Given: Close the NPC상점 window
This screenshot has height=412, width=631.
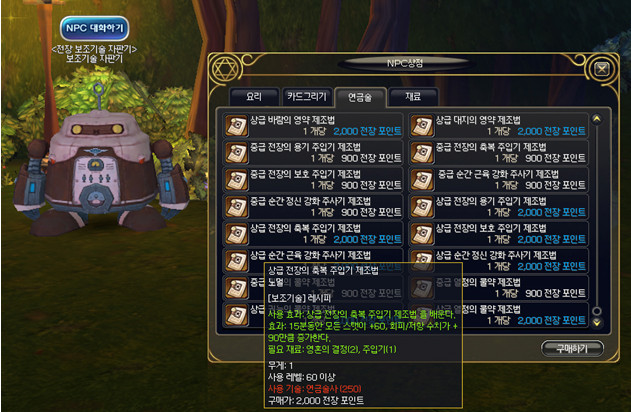Looking at the screenshot, I should pyautogui.click(x=600, y=70).
